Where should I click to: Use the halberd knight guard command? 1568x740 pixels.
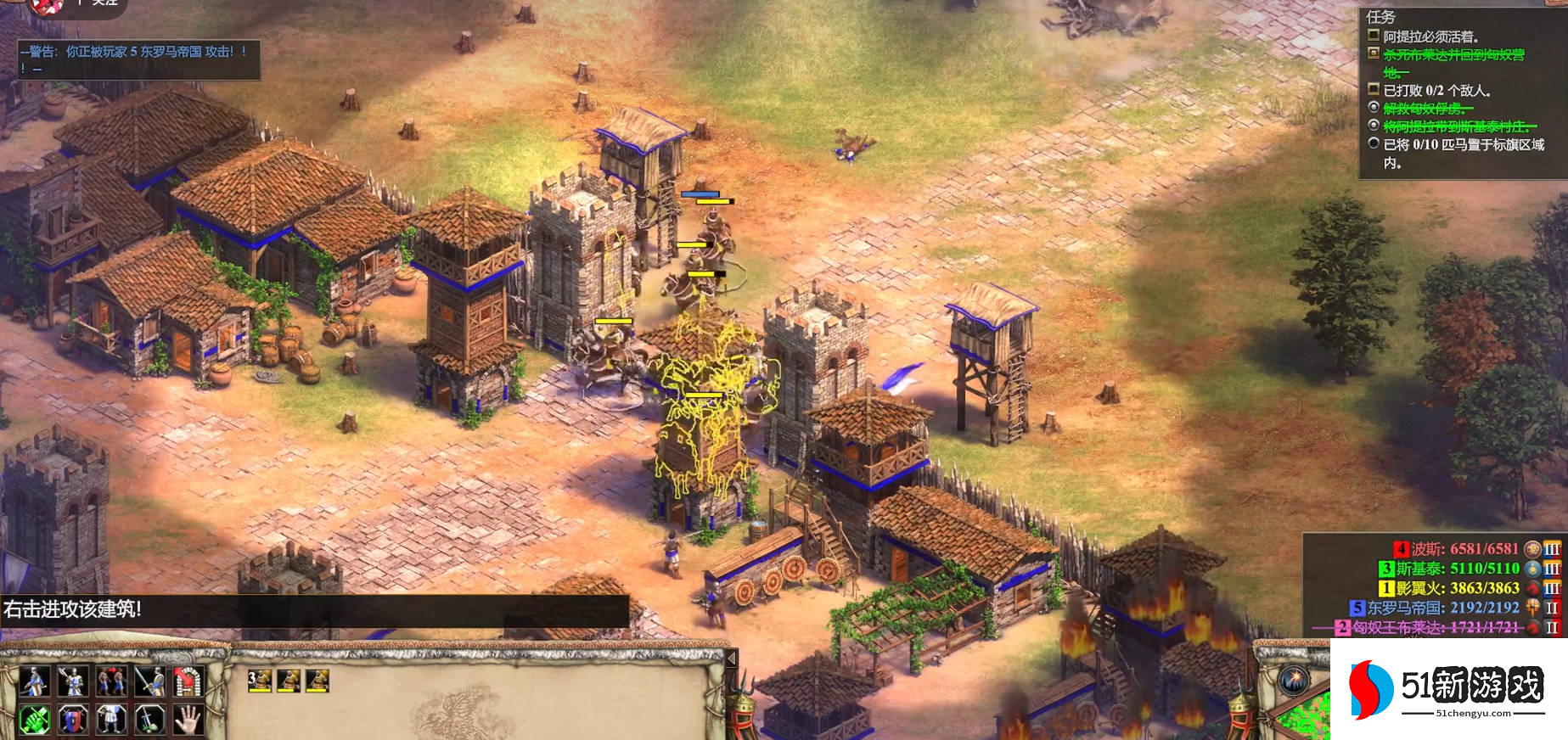pos(73,681)
